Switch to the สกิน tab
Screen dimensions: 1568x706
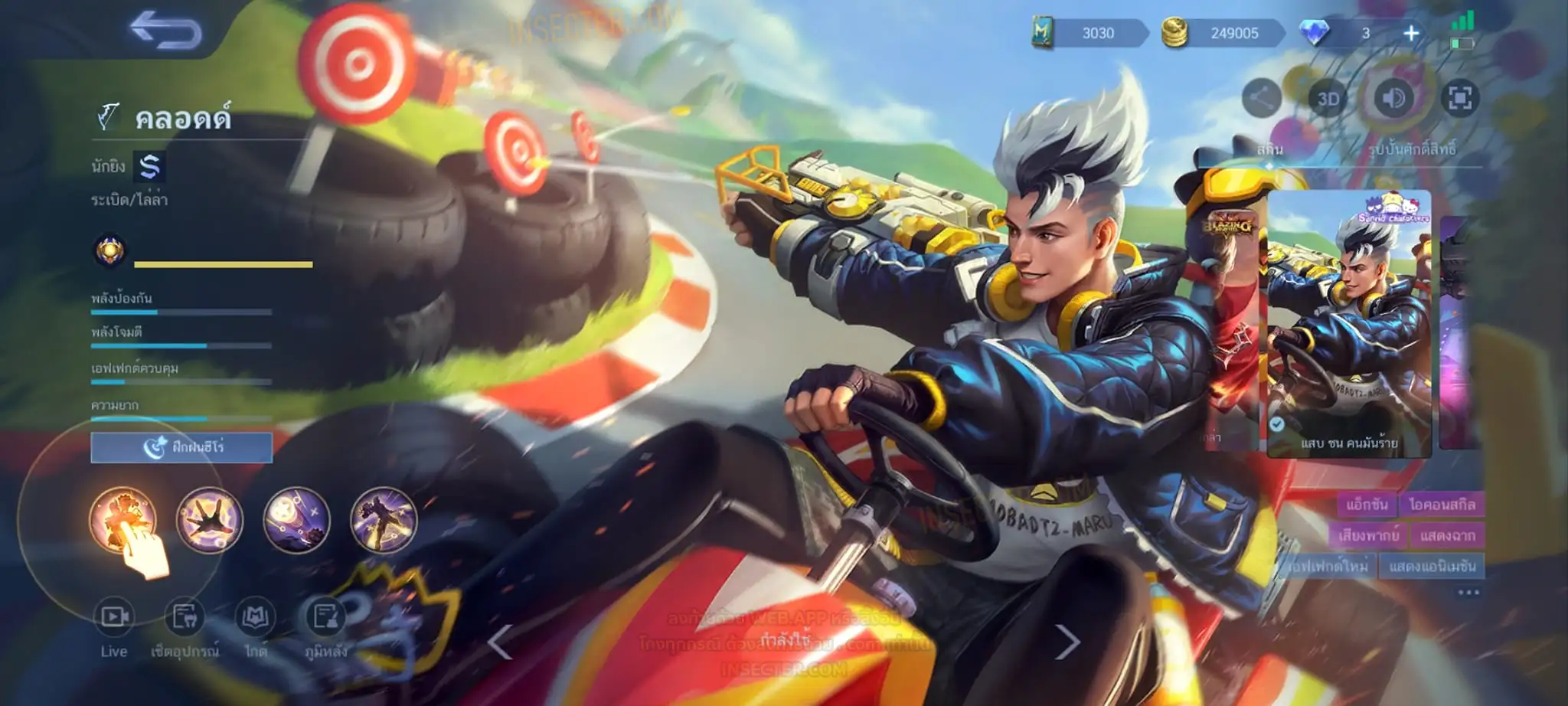tap(1269, 149)
